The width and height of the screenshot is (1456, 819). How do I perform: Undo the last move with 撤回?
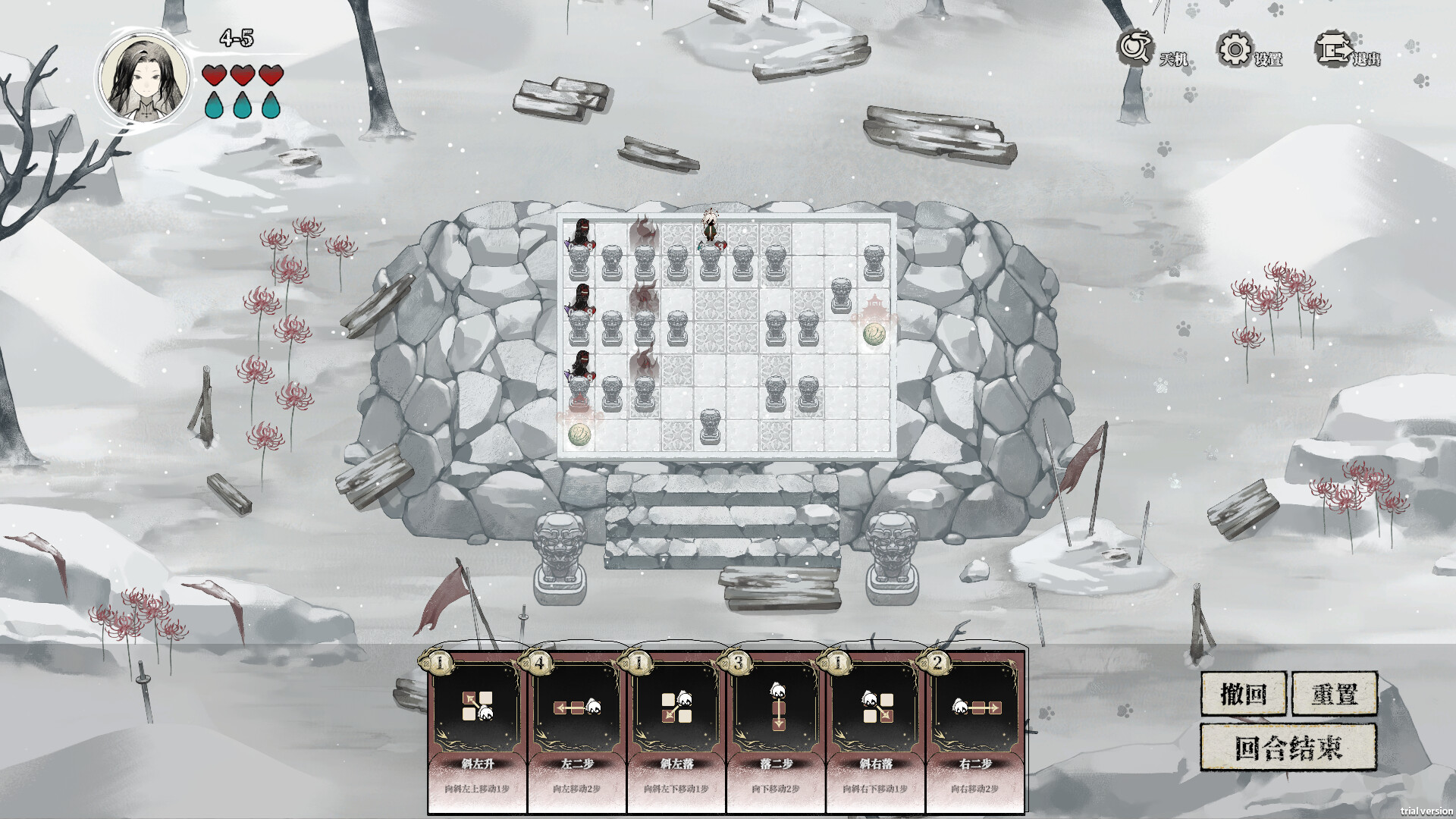pos(1244,693)
